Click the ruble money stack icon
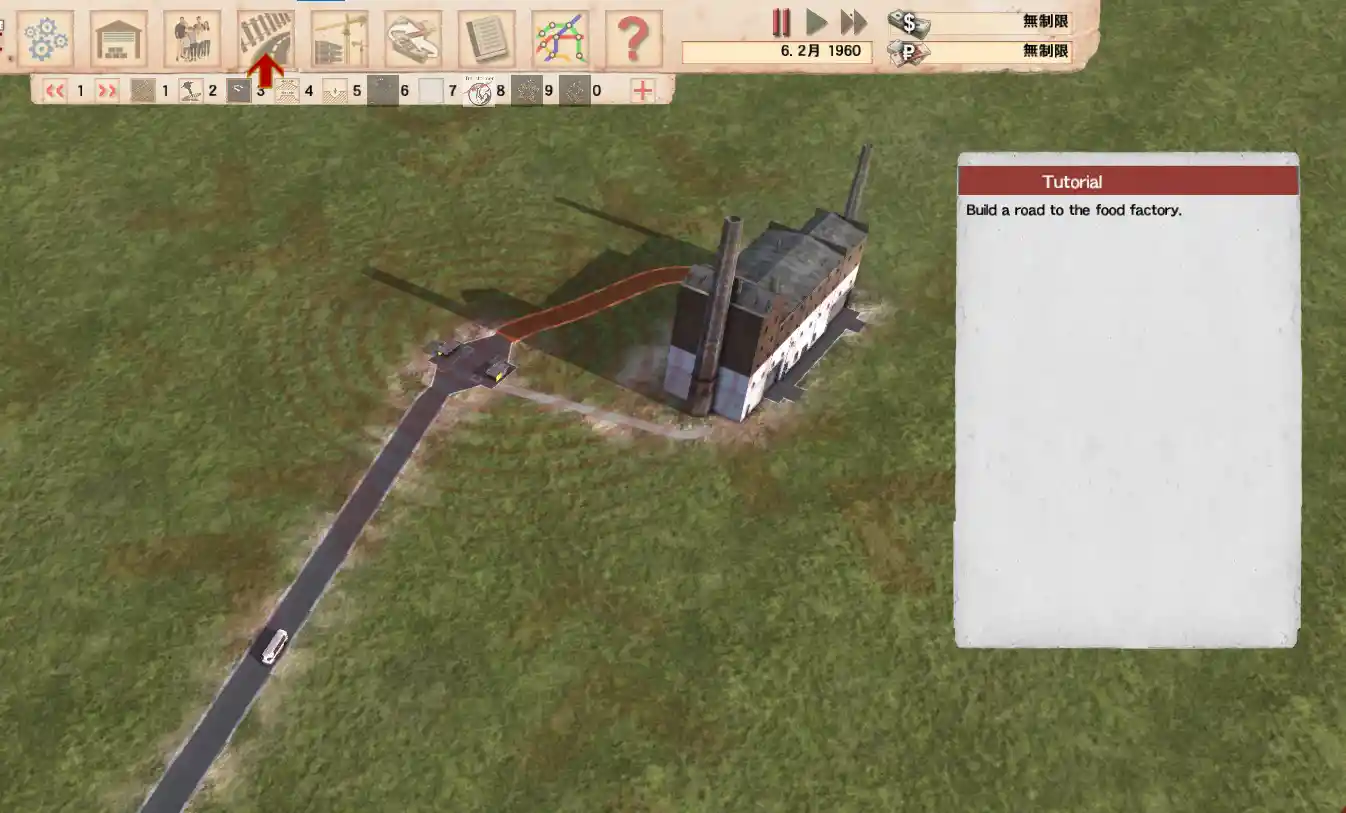1346x813 pixels. [908, 51]
